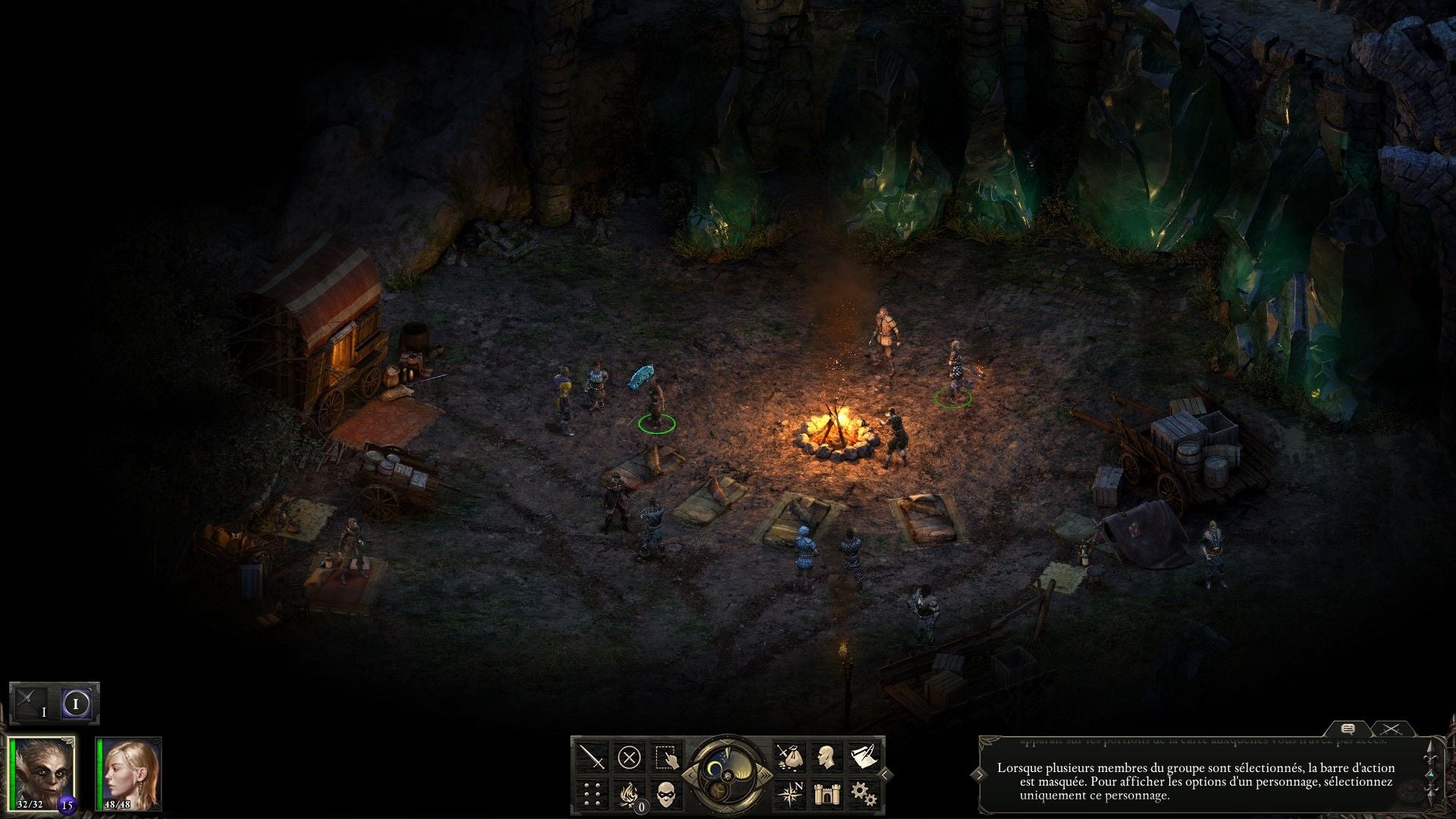Toggle stealth mode with the masked face
This screenshot has width=1456, height=819.
(x=665, y=793)
